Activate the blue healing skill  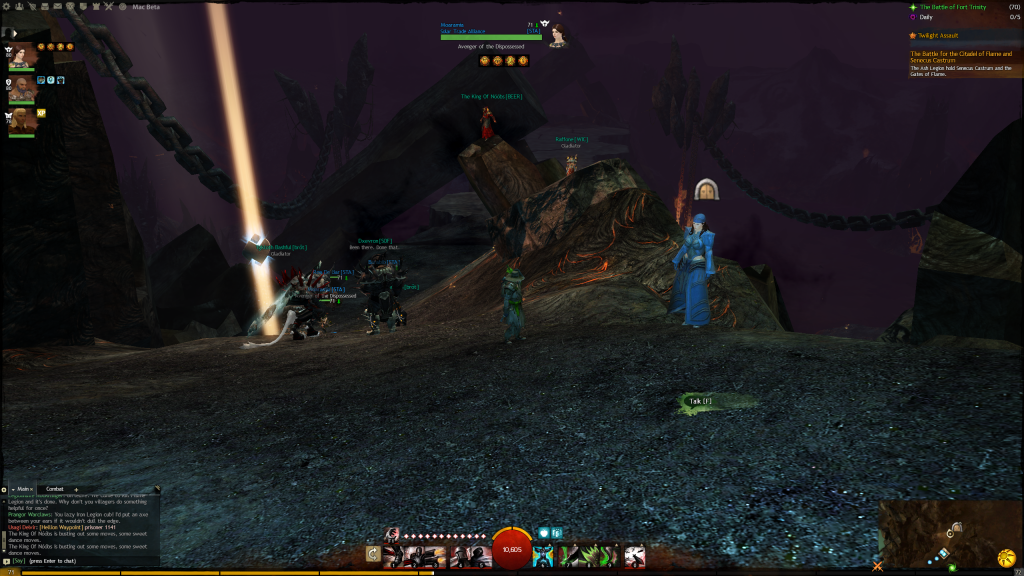tap(542, 555)
